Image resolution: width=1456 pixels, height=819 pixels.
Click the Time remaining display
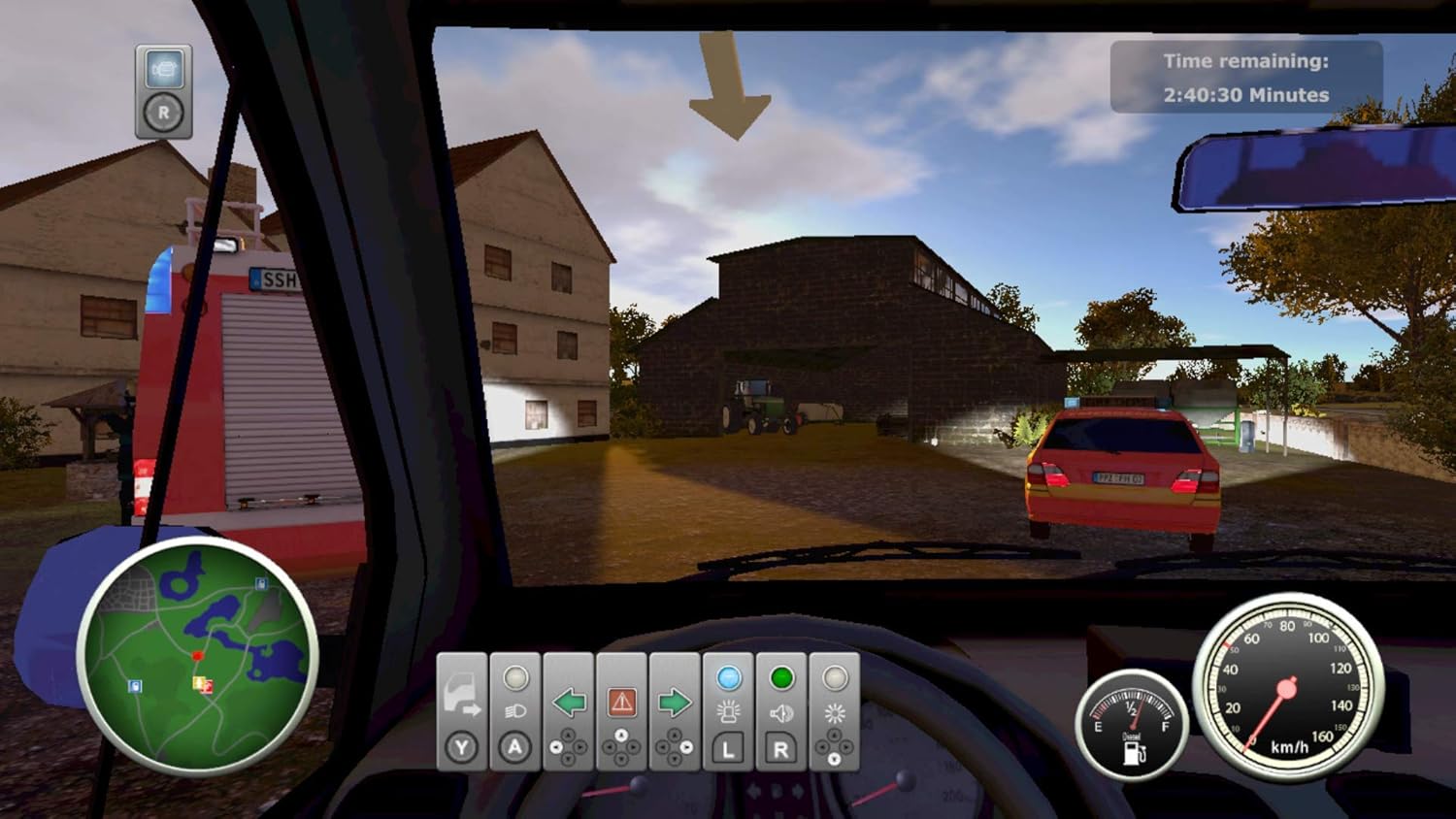[1245, 78]
